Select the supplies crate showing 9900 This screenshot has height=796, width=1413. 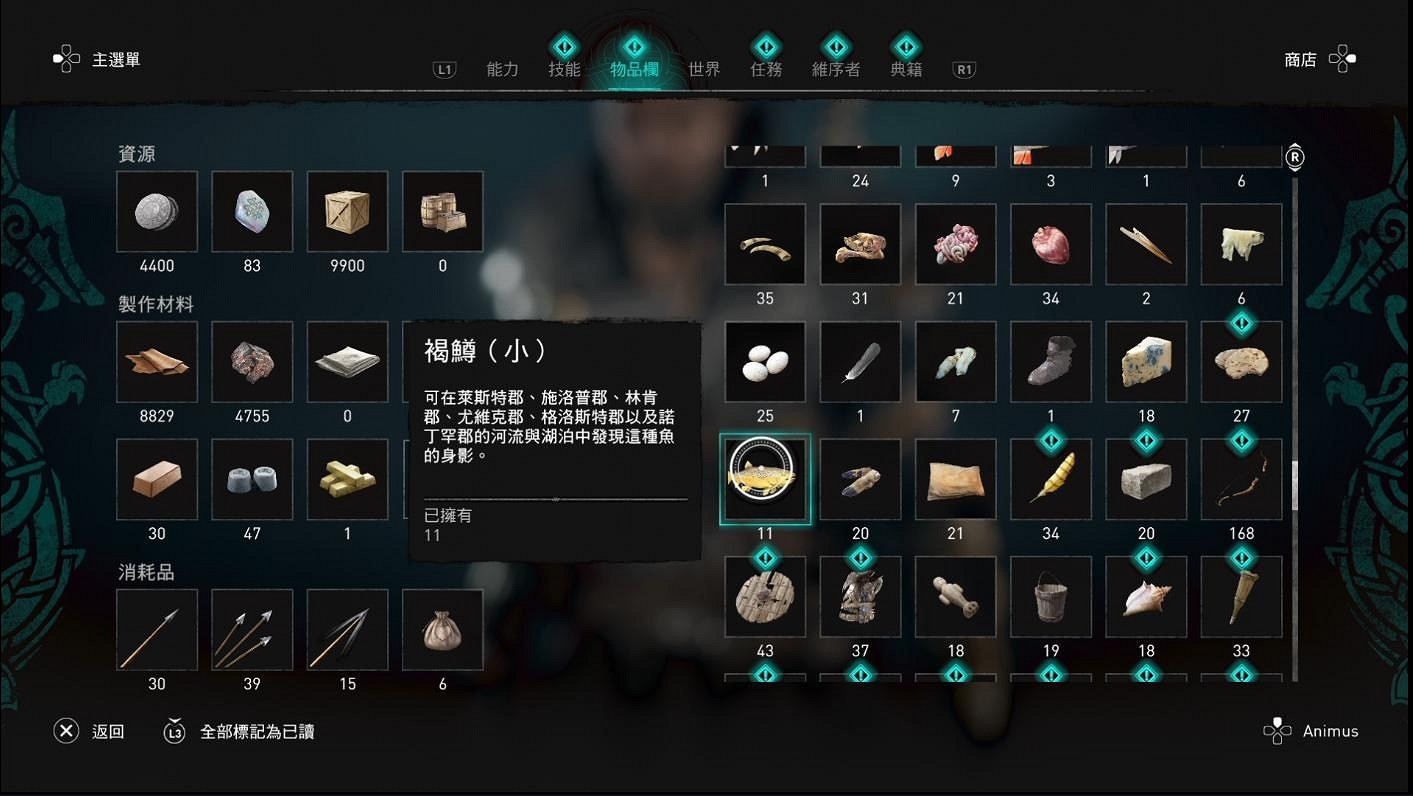[346, 211]
